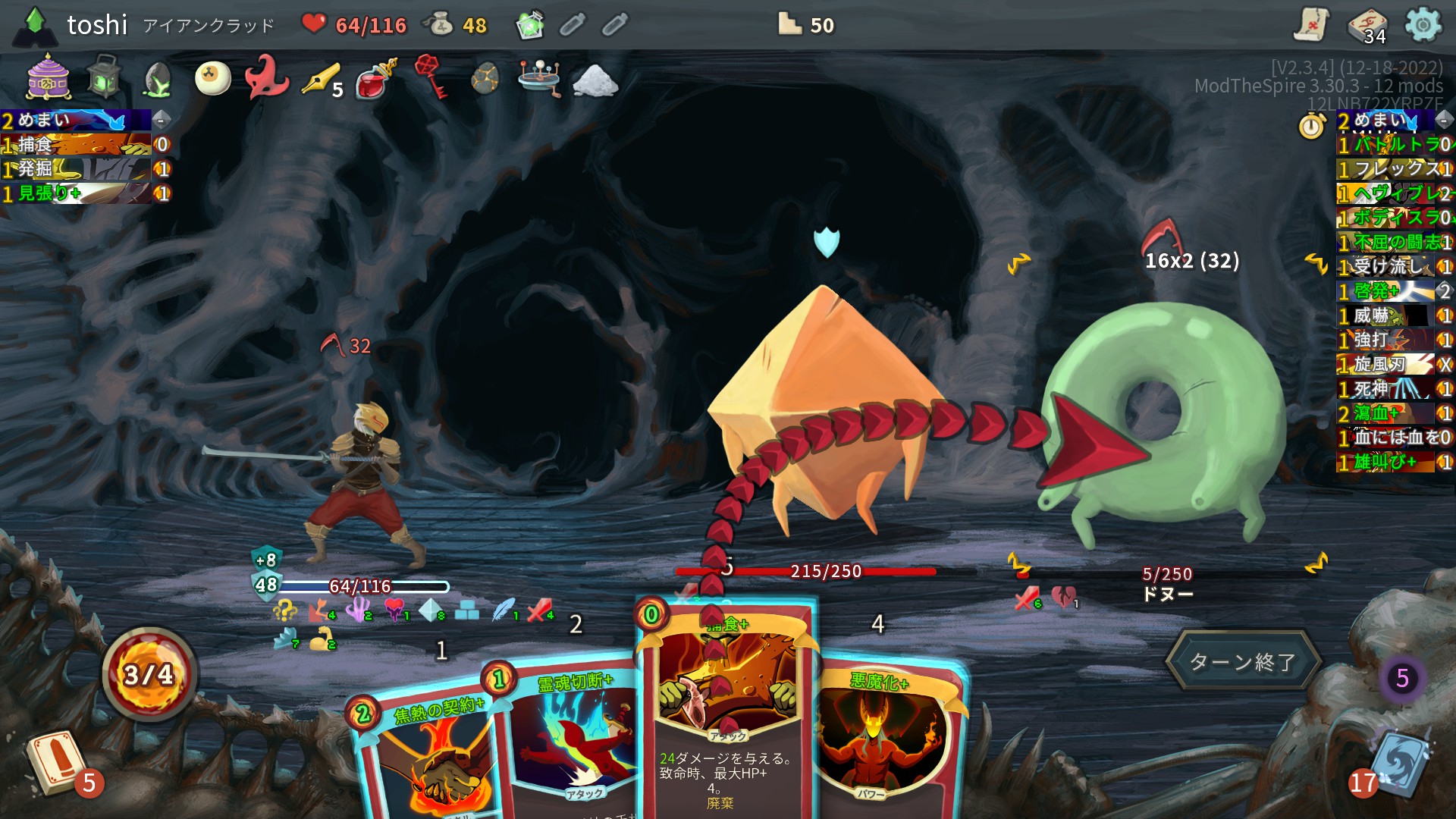Use the green potion in first slot
This screenshot has width=1456, height=819.
tap(530, 26)
